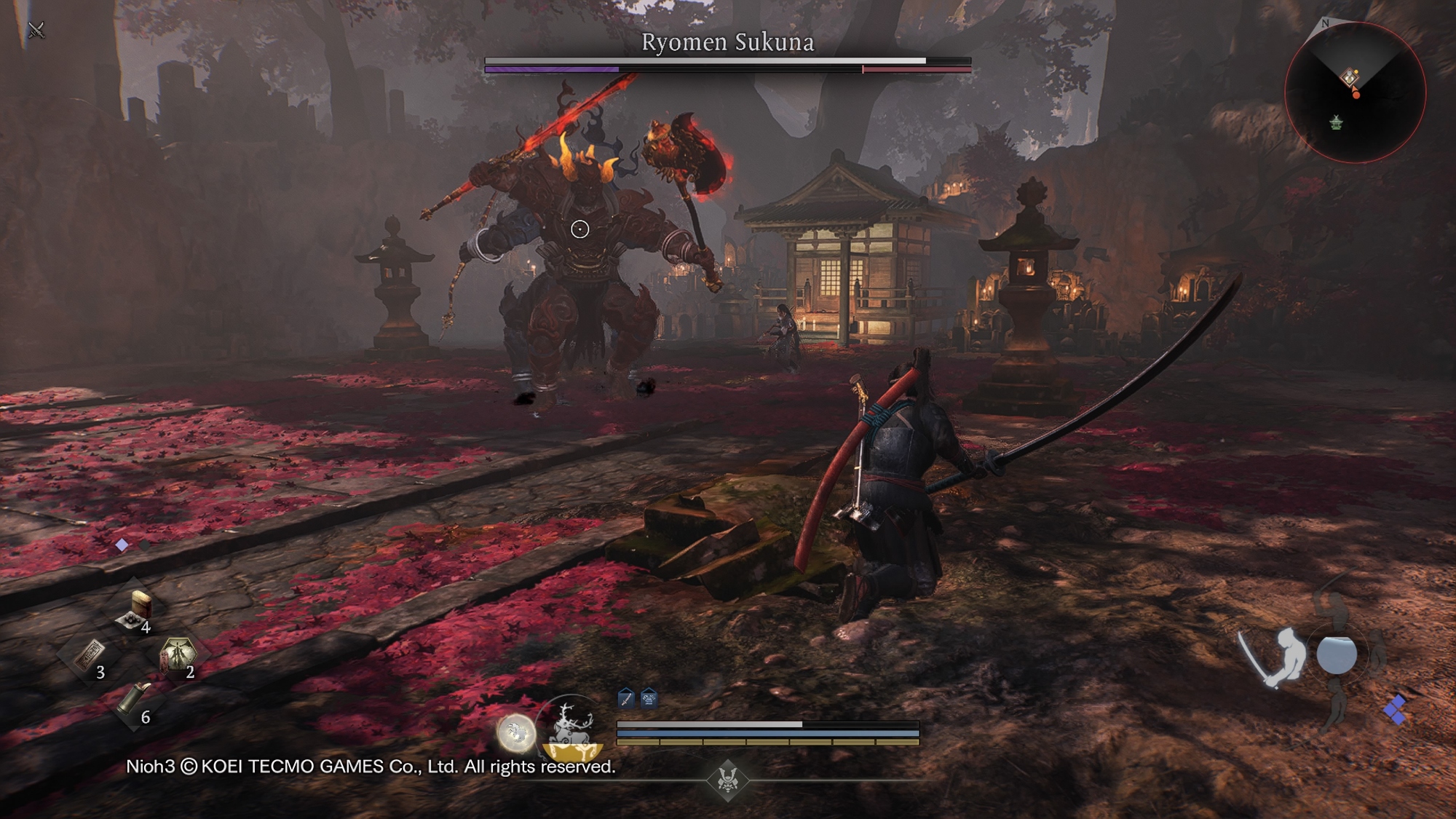1456x819 pixels.
Task: Click the armor defense buff icon
Action: [649, 700]
